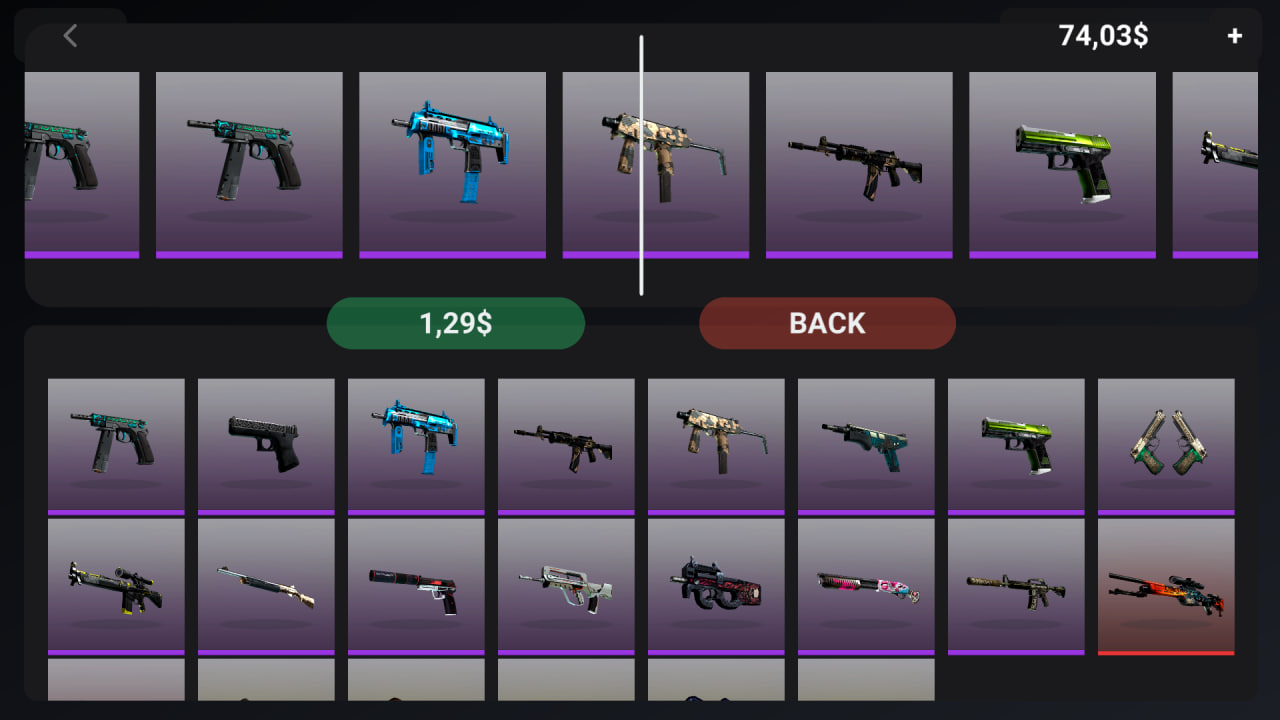The image size is (1280, 720).
Task: Select the black Galil rifle in the carousel
Action: point(858,160)
